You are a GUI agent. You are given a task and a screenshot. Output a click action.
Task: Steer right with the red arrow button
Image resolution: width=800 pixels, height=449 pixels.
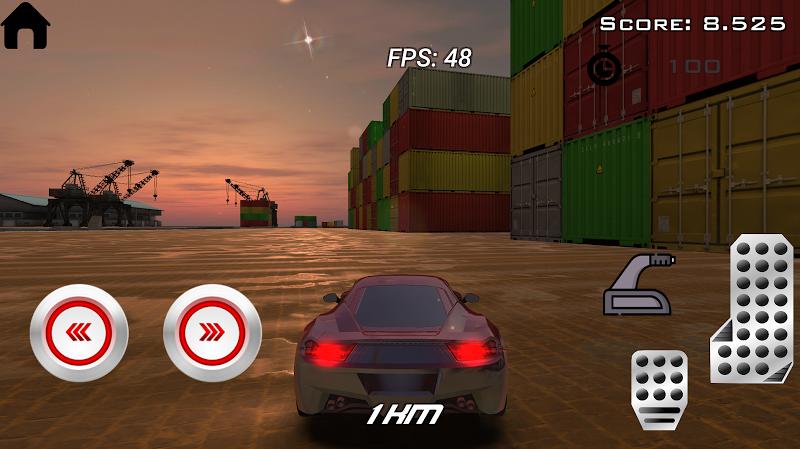pyautogui.click(x=212, y=333)
